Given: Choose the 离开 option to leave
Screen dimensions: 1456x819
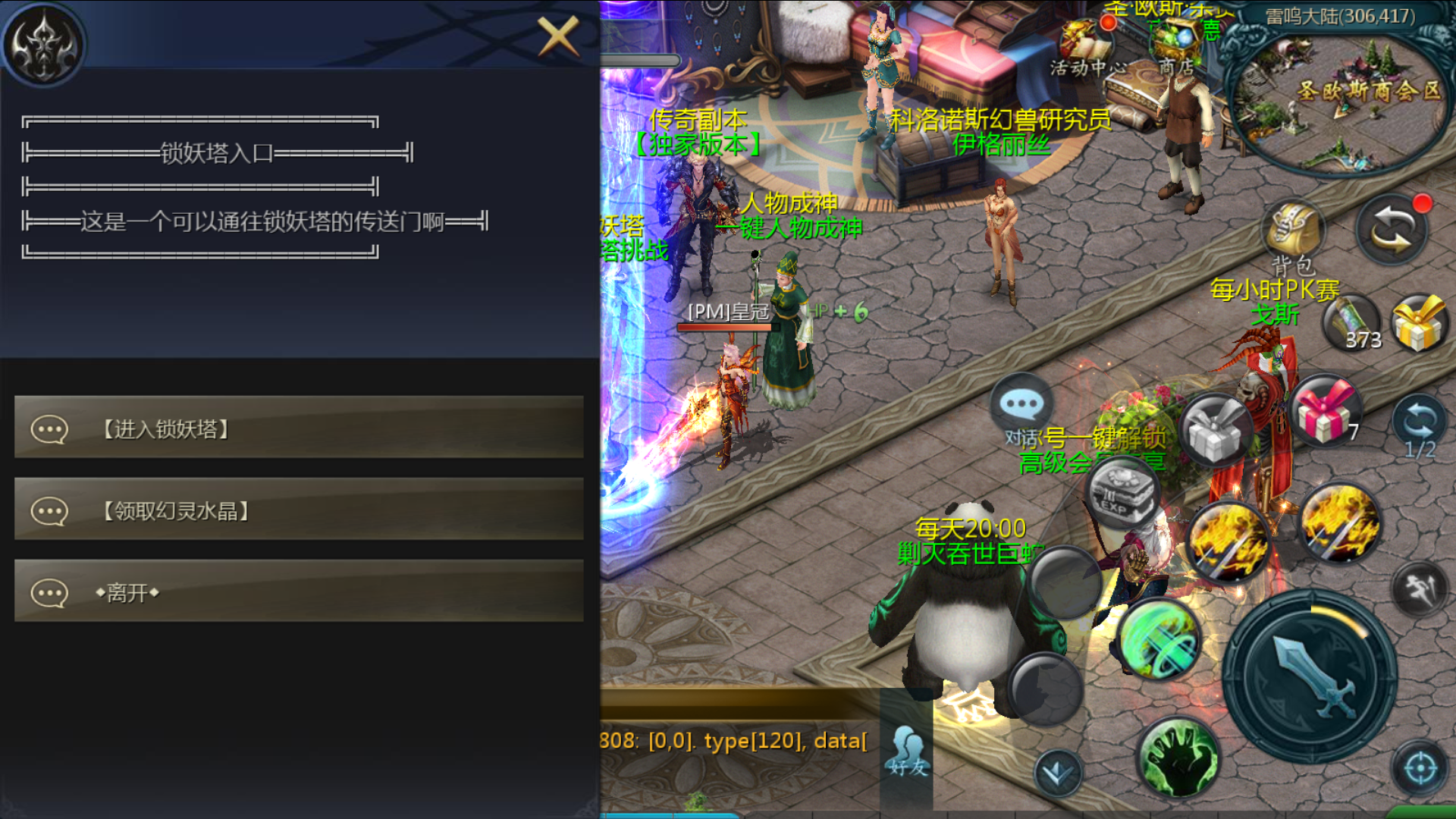Looking at the screenshot, I should point(299,592).
